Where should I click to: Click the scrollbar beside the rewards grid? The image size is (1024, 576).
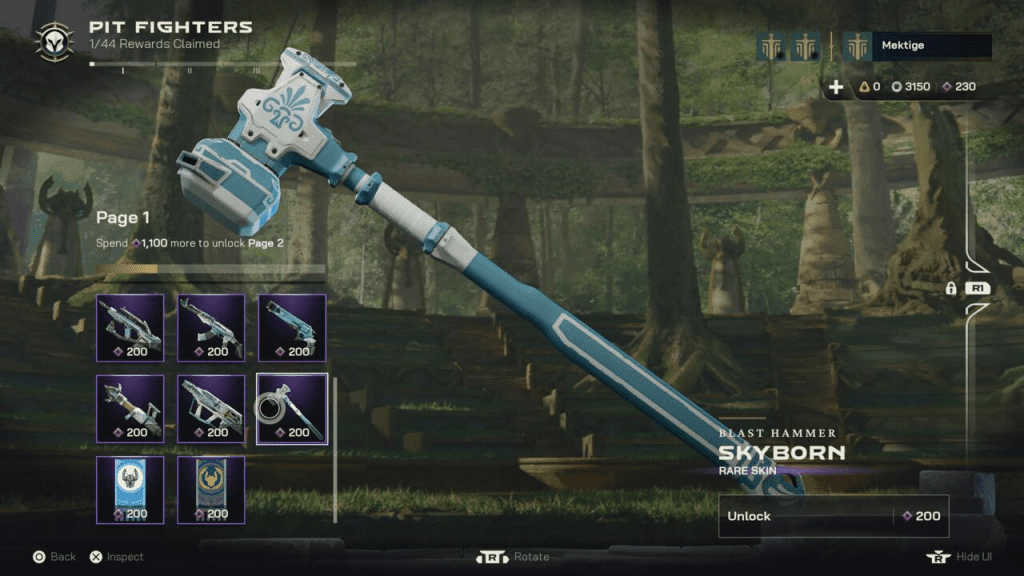click(x=335, y=450)
